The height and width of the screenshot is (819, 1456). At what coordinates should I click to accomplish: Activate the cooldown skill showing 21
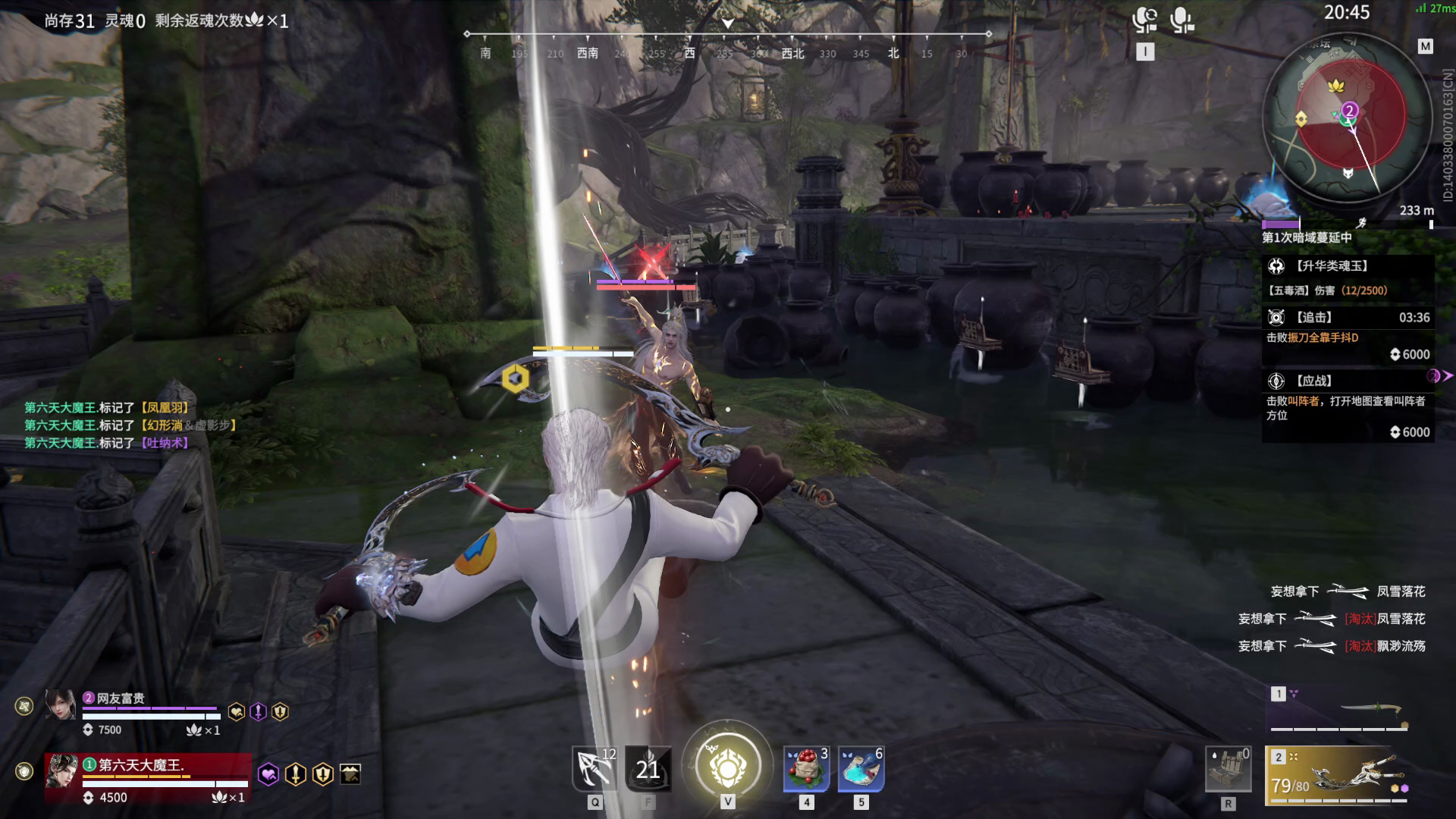click(x=648, y=769)
